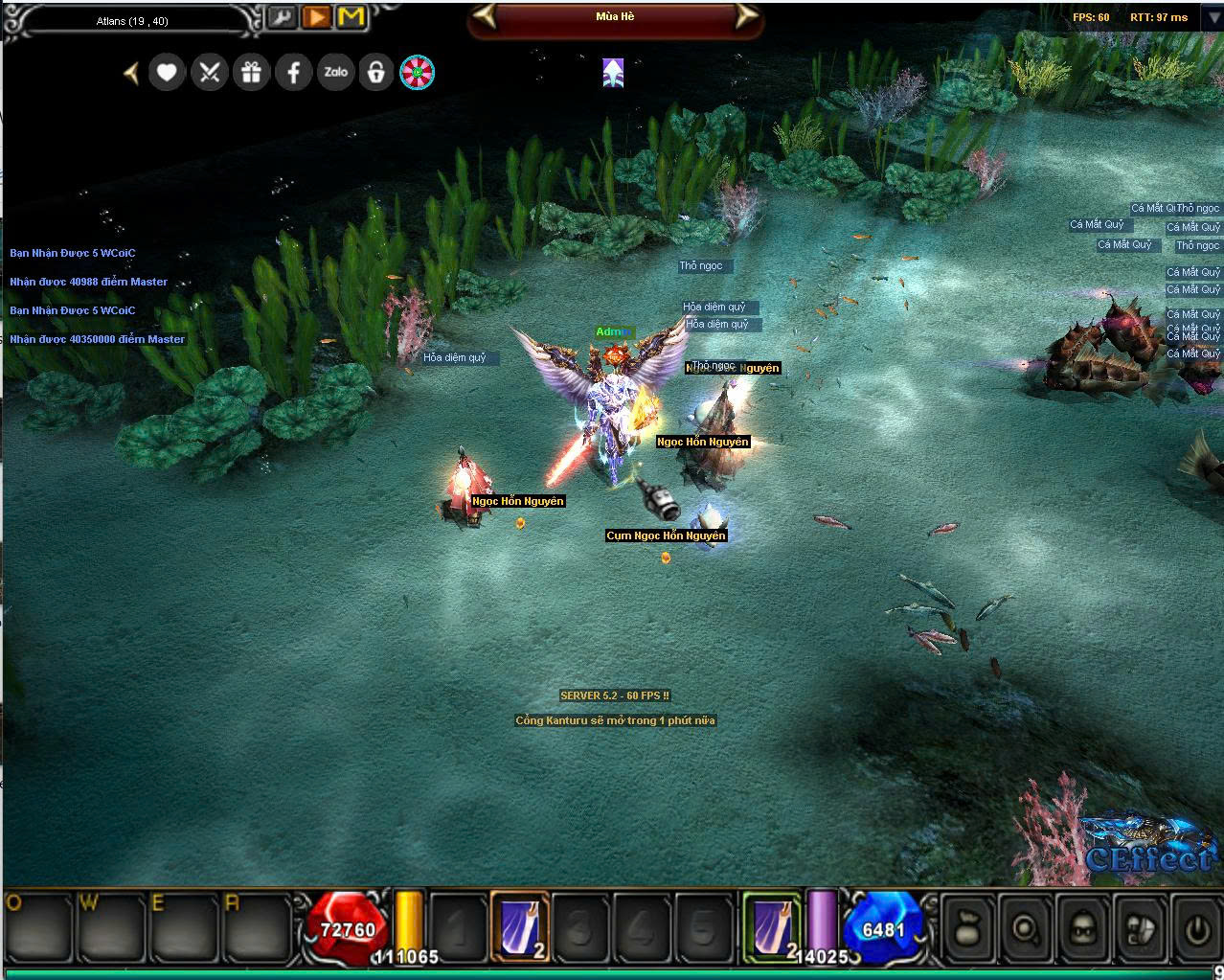Click the orange play arrow button
Image resolution: width=1224 pixels, height=980 pixels.
(x=316, y=17)
